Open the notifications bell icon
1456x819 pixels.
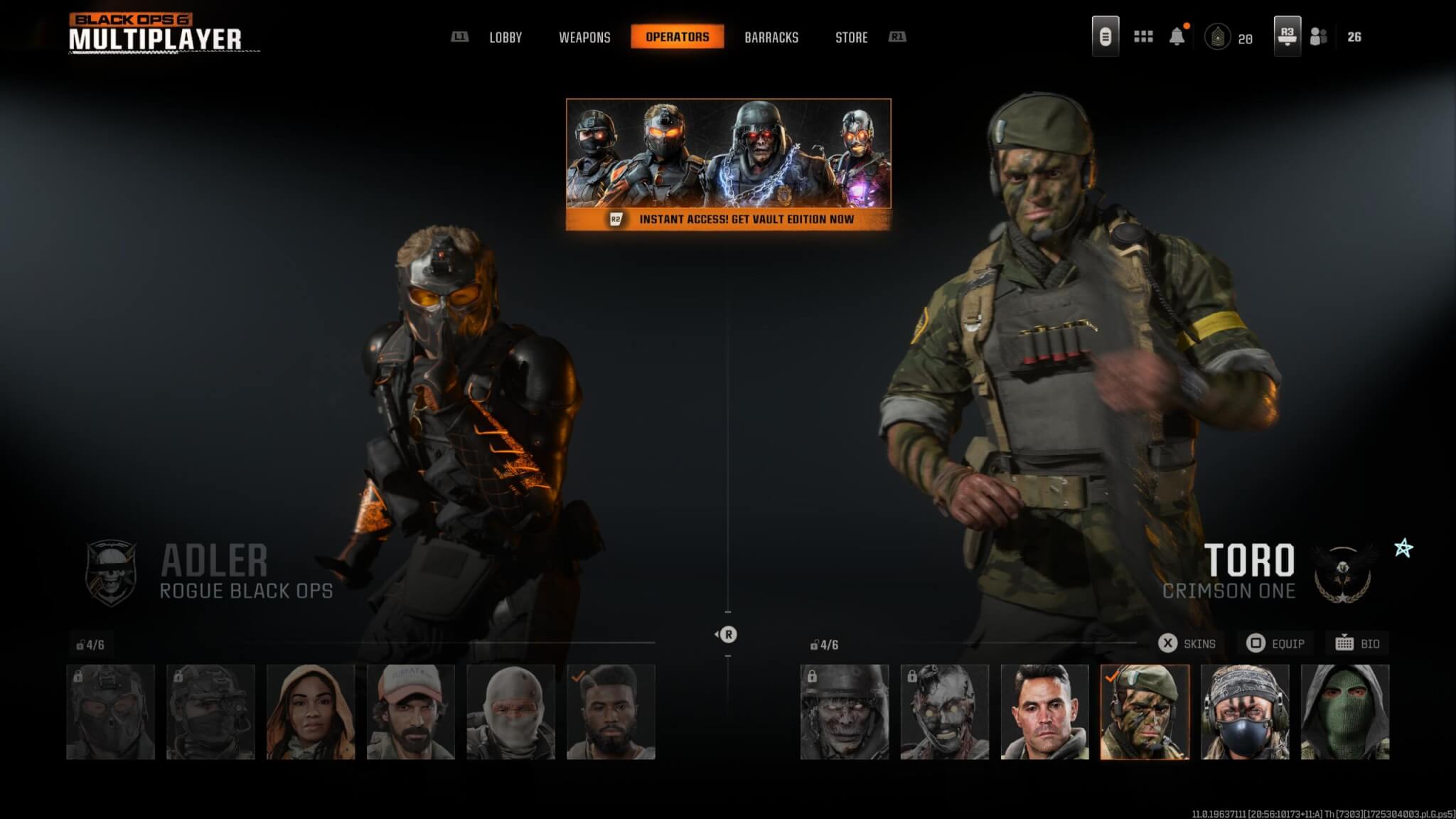(1177, 37)
